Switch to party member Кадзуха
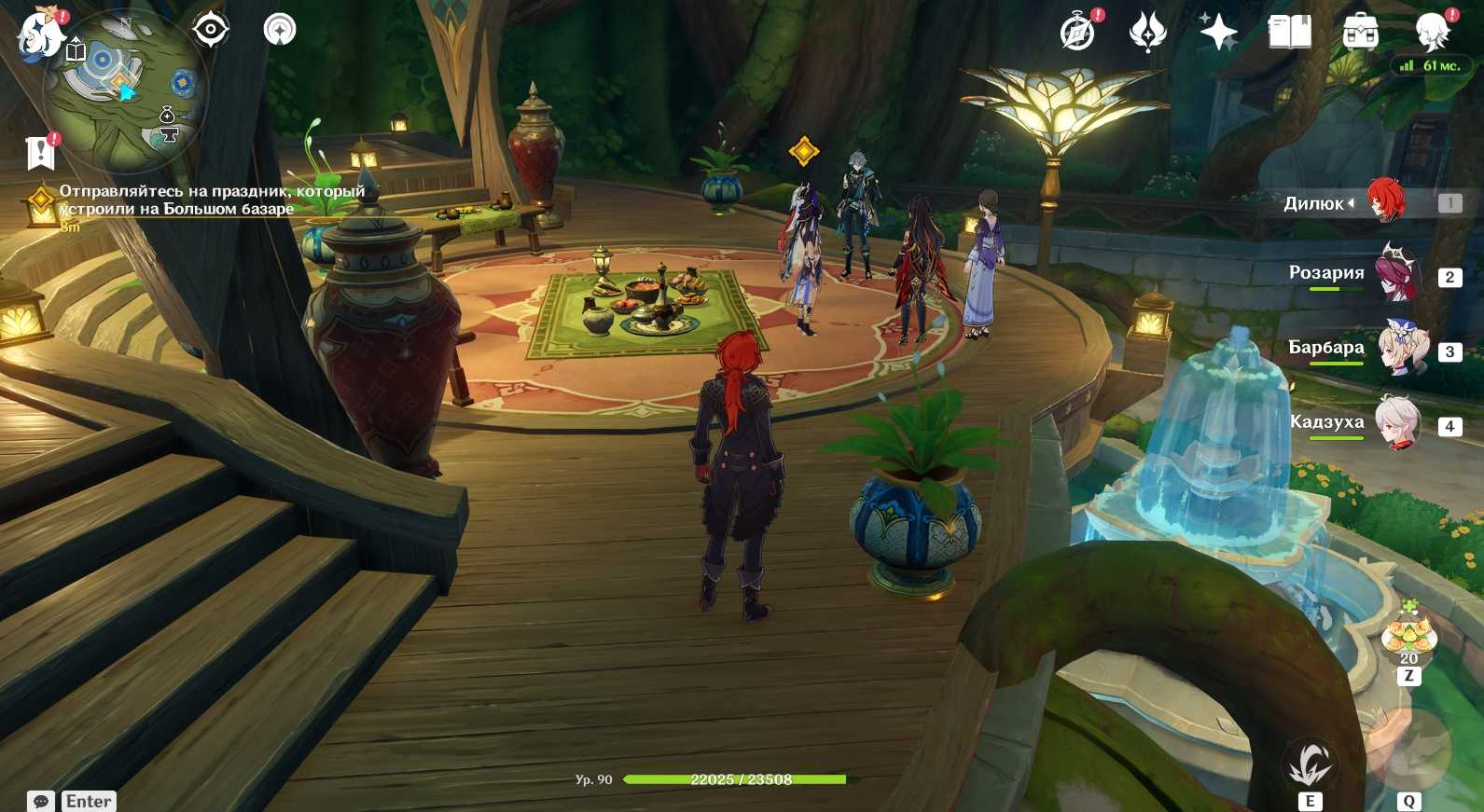This screenshot has width=1484, height=812. click(x=1398, y=423)
